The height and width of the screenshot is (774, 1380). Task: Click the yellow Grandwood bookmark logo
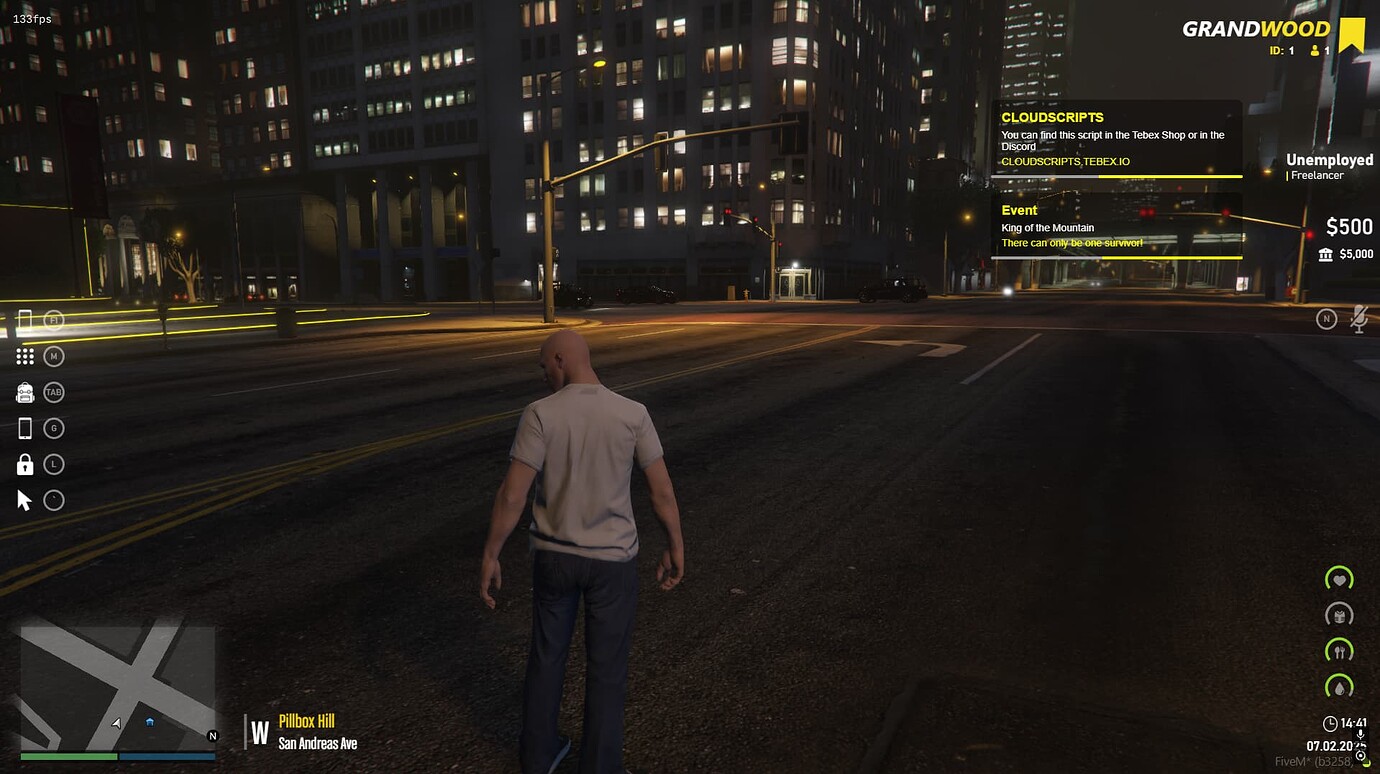click(1352, 34)
